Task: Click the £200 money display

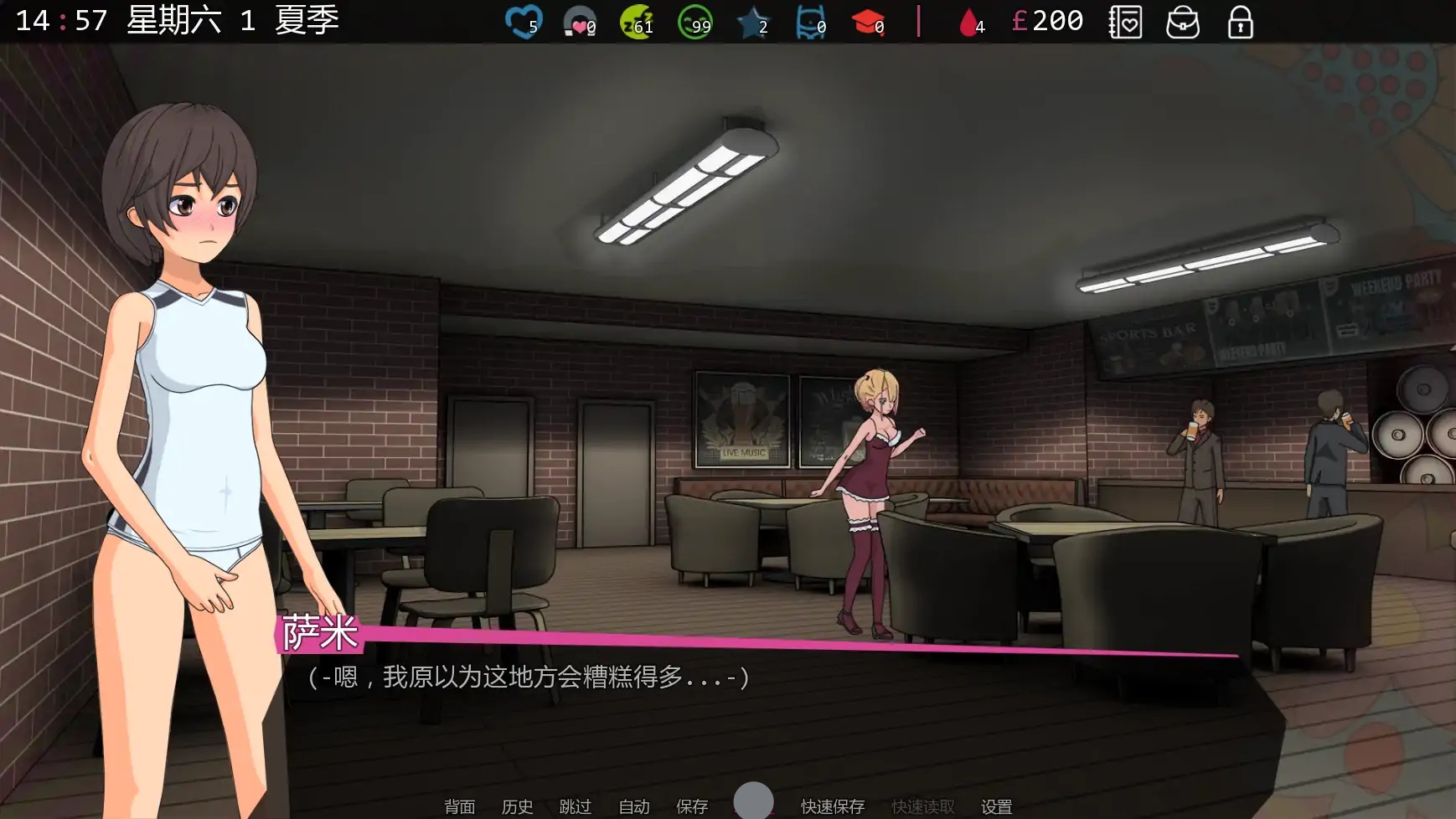Action: click(1047, 21)
